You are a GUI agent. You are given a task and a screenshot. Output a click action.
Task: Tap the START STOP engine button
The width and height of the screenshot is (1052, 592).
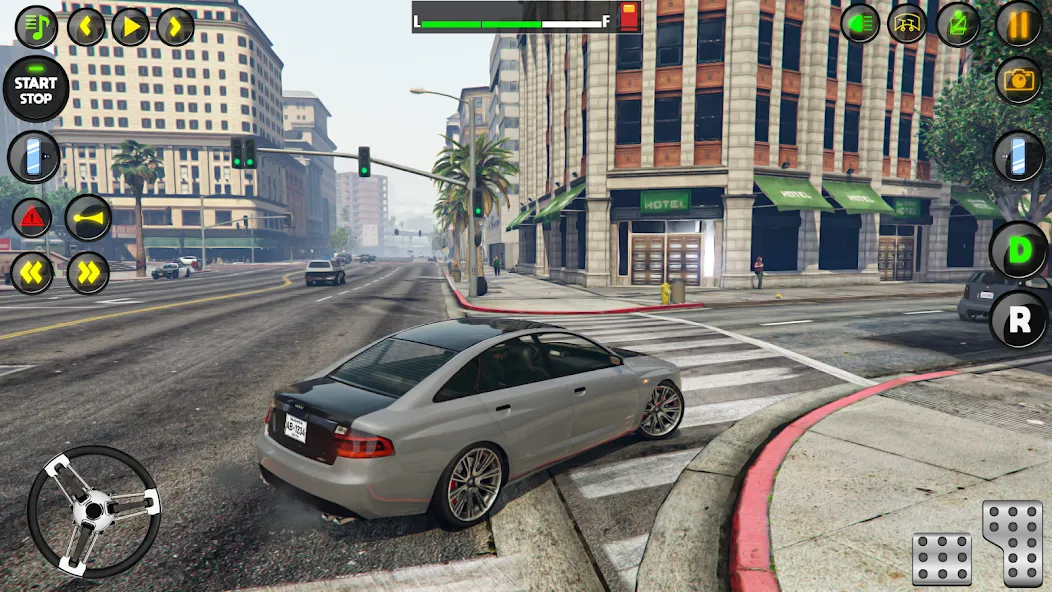click(x=36, y=90)
